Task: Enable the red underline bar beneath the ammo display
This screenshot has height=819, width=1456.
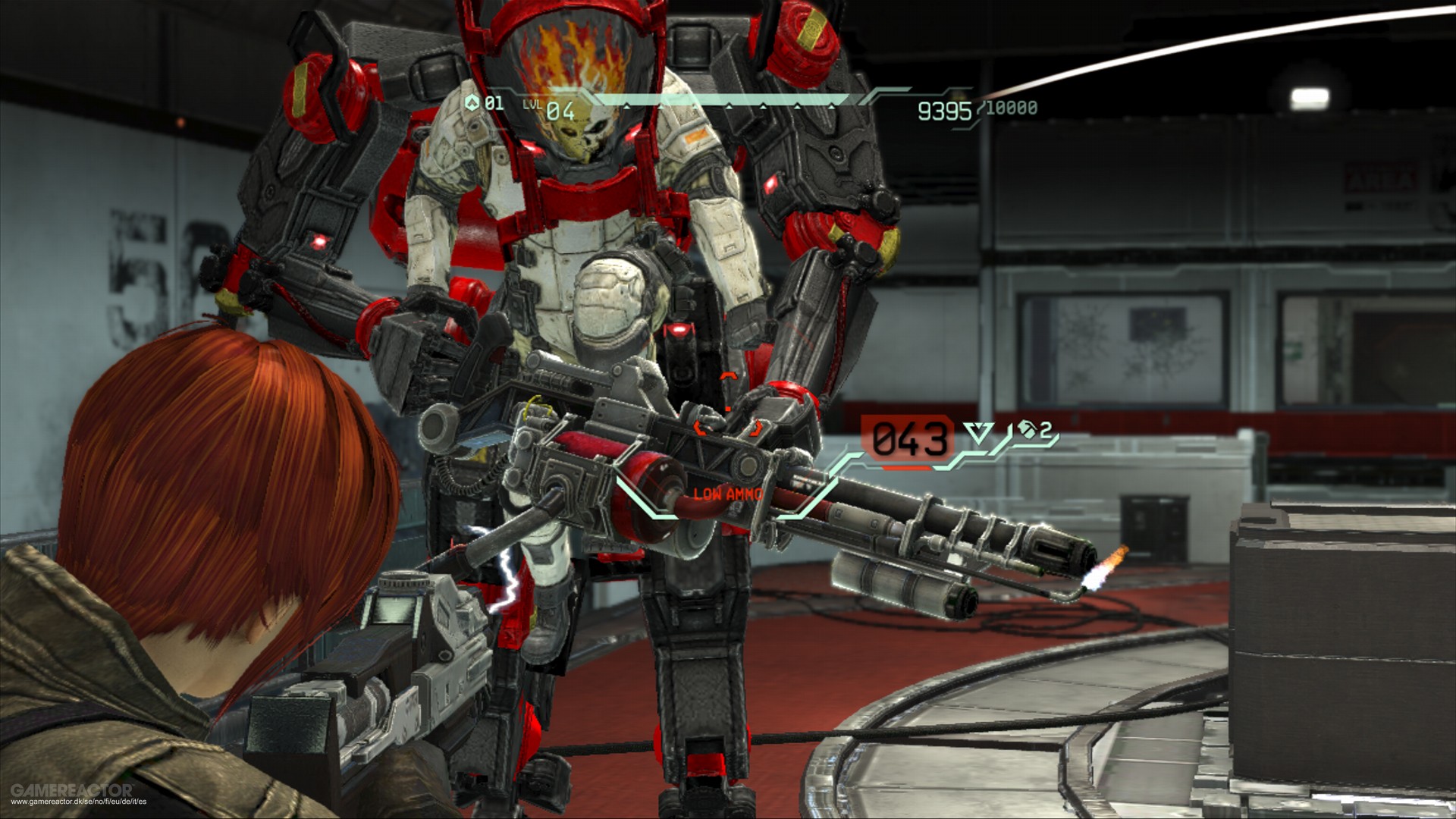Action: [905, 468]
